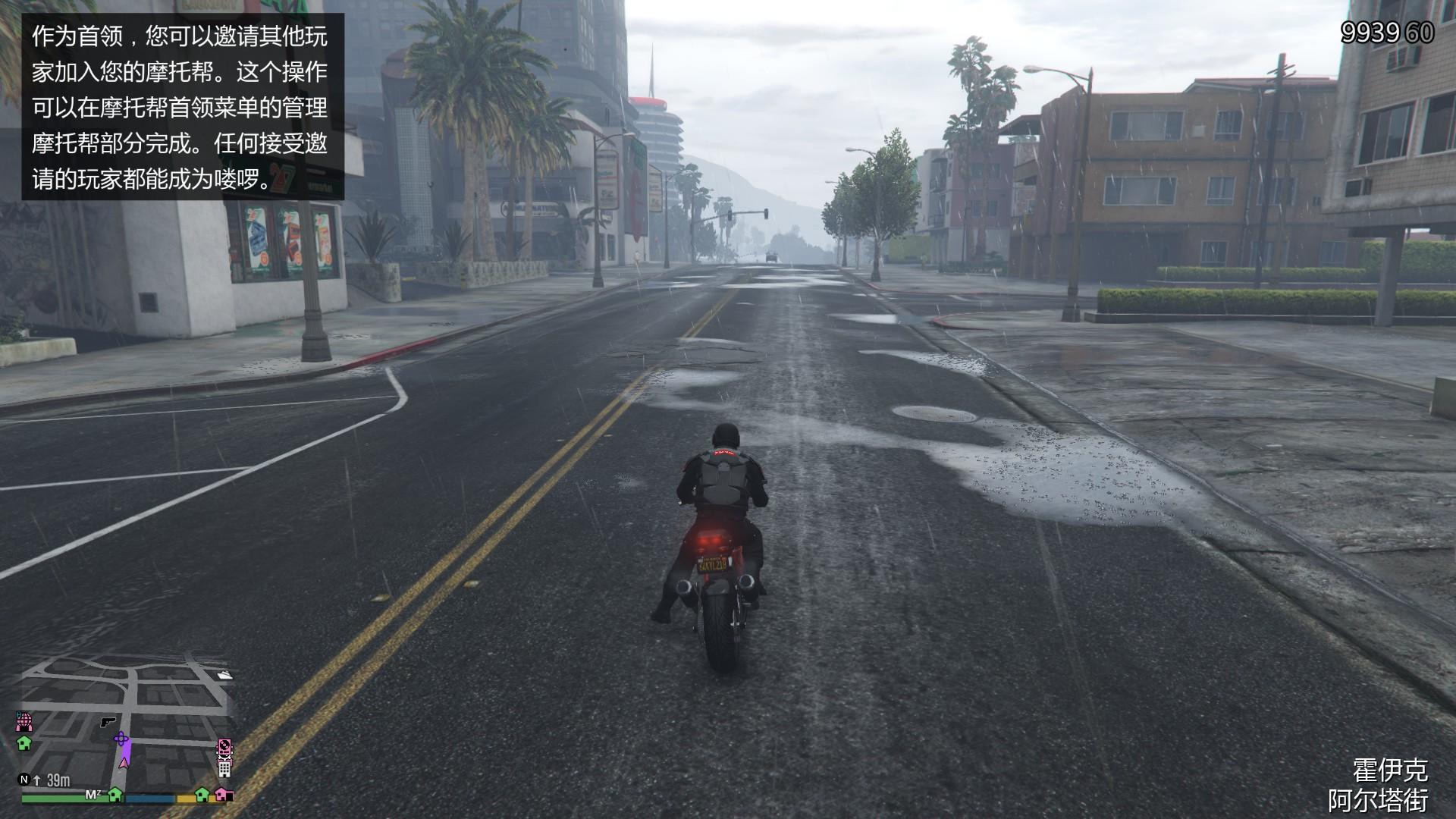1456x819 pixels.
Task: Select the player arrow on the minimap
Action: [x=122, y=764]
